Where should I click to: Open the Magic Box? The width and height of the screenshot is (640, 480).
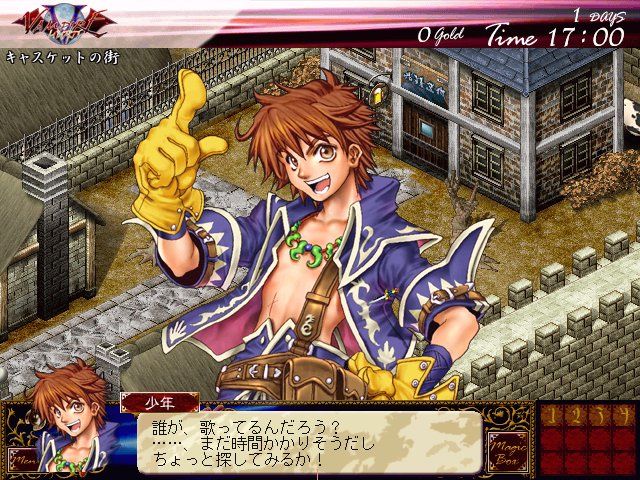click(505, 450)
